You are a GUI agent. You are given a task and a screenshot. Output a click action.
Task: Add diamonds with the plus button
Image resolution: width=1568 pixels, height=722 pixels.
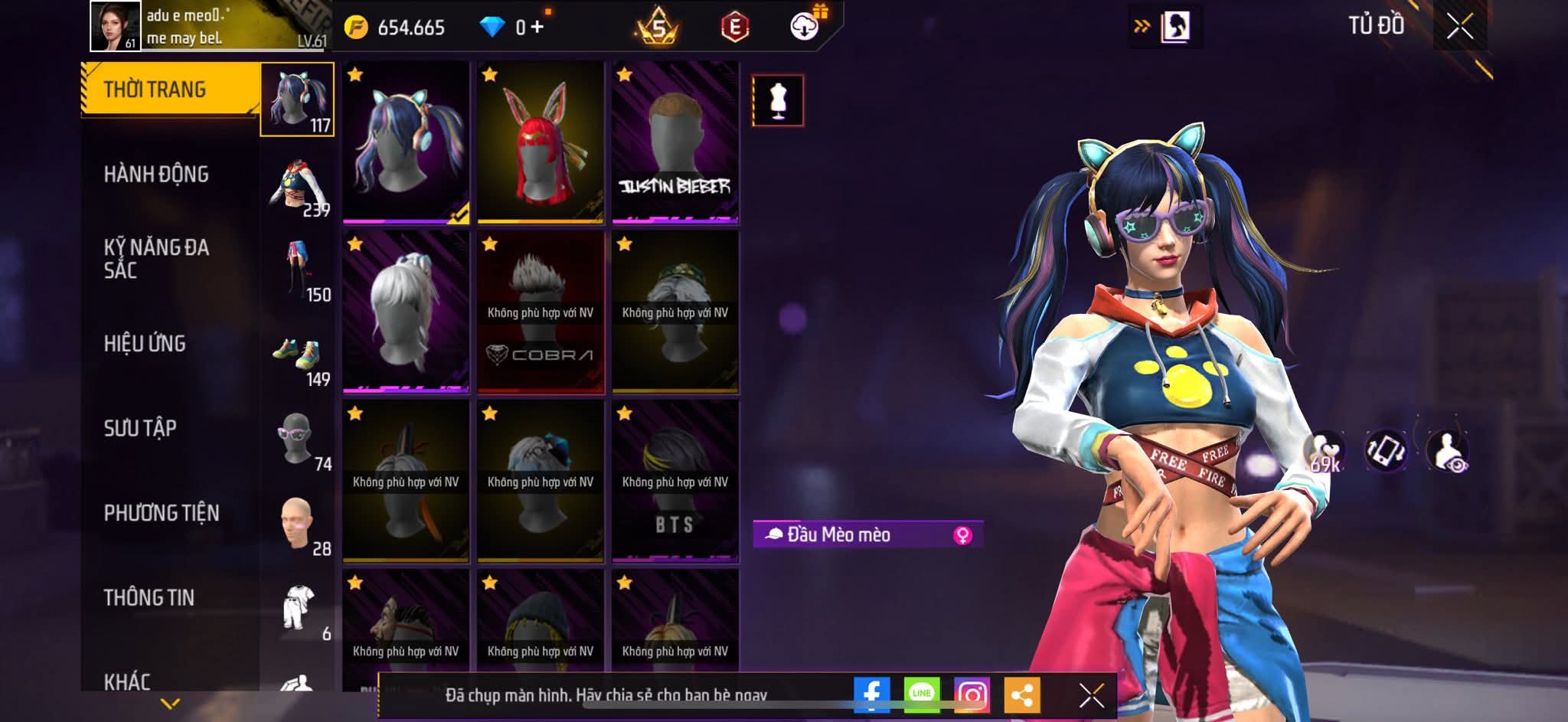click(537, 28)
